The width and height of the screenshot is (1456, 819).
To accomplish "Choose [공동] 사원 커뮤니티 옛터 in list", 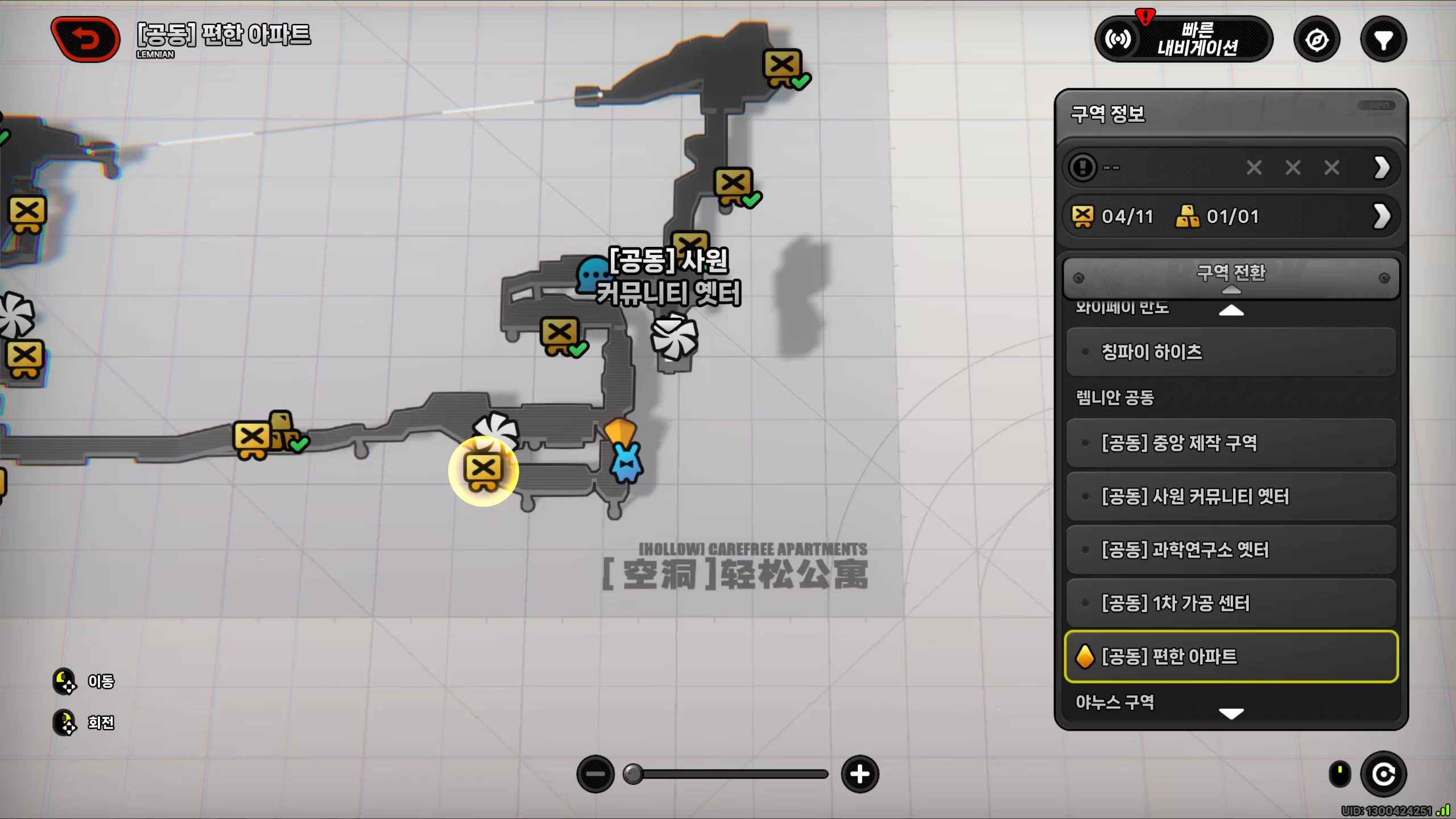I will click(1231, 497).
